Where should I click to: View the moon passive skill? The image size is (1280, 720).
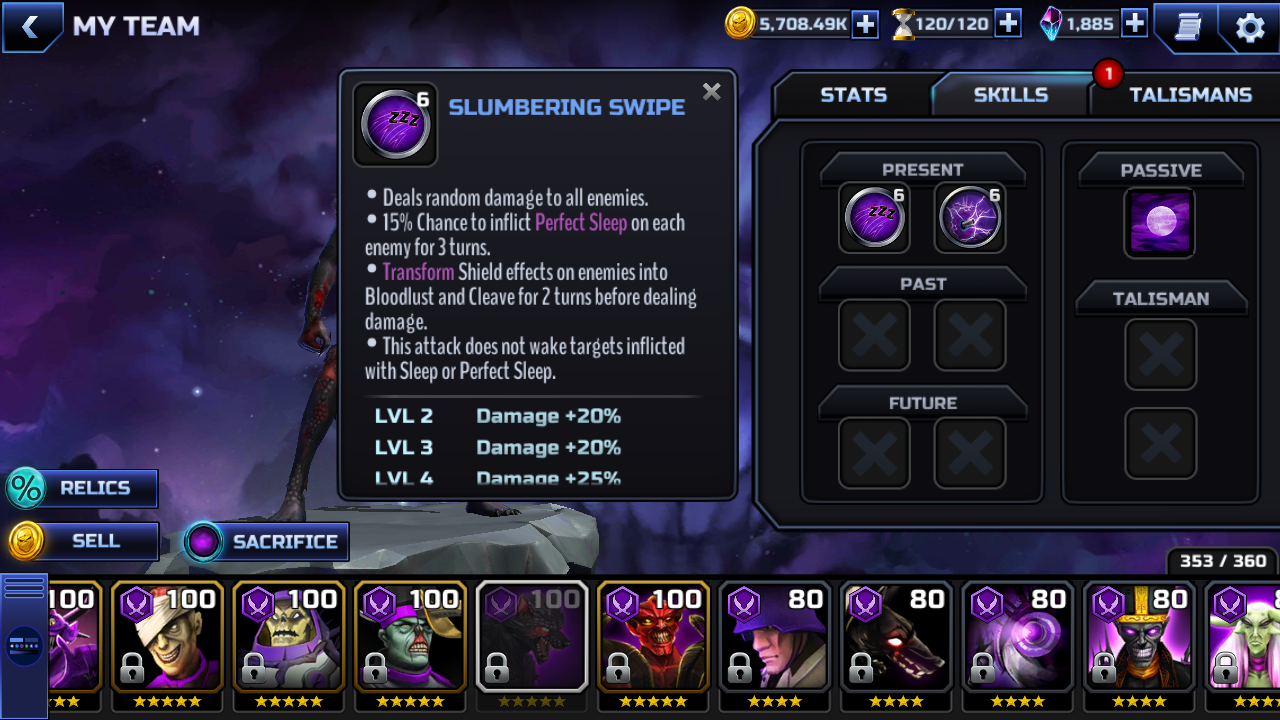1160,222
